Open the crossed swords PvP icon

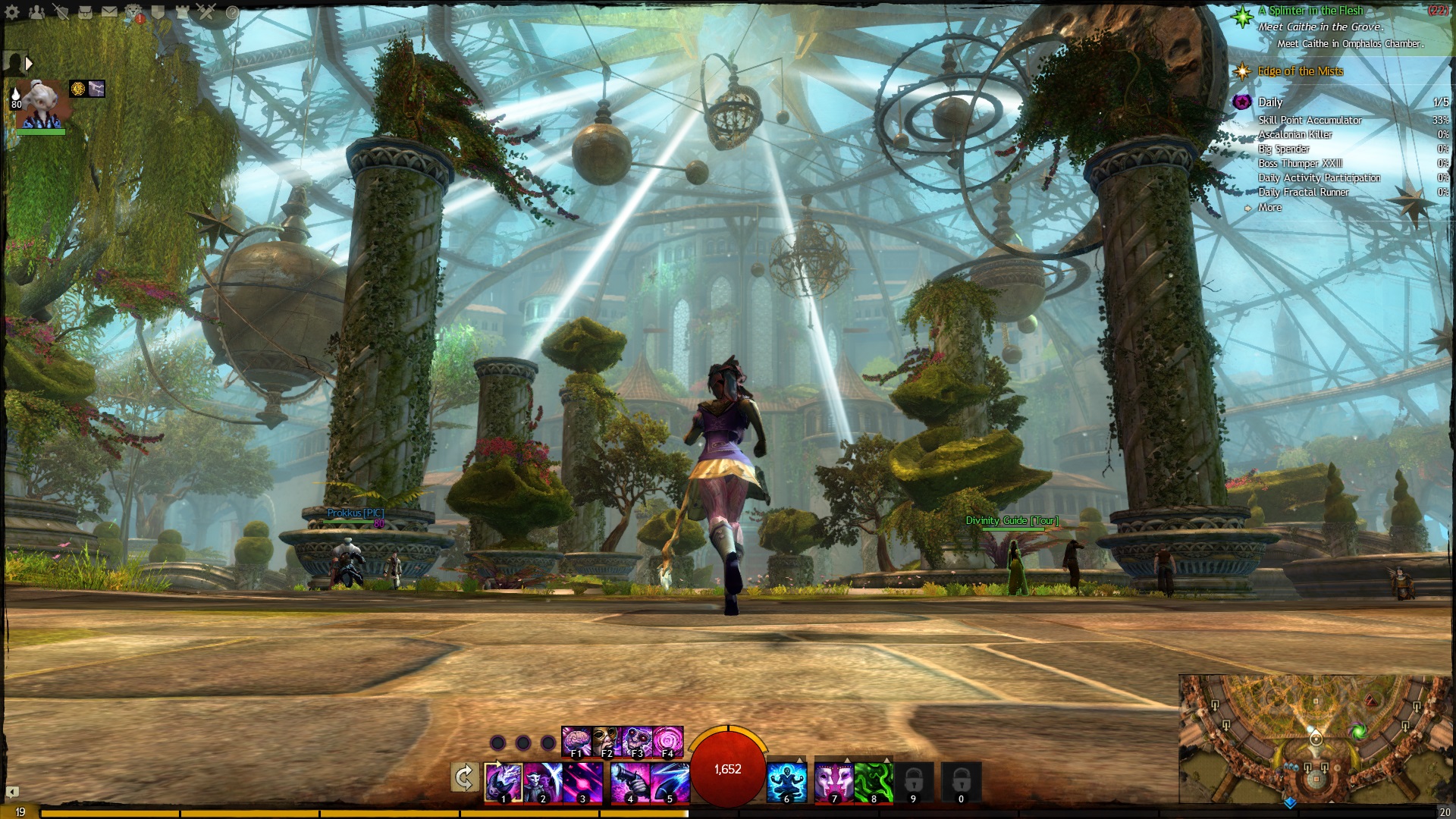point(206,12)
